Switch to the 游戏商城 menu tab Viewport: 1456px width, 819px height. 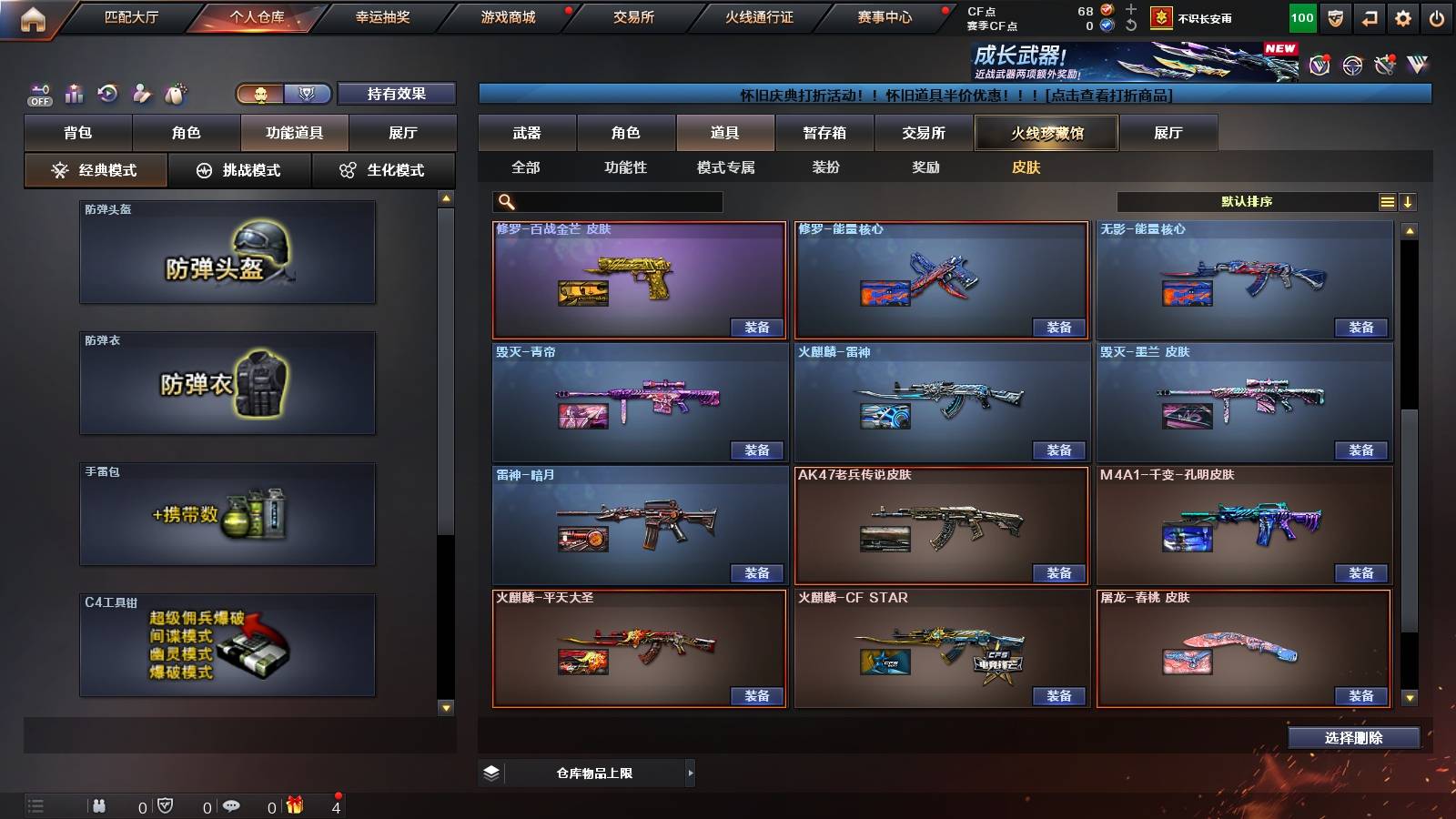click(x=507, y=16)
